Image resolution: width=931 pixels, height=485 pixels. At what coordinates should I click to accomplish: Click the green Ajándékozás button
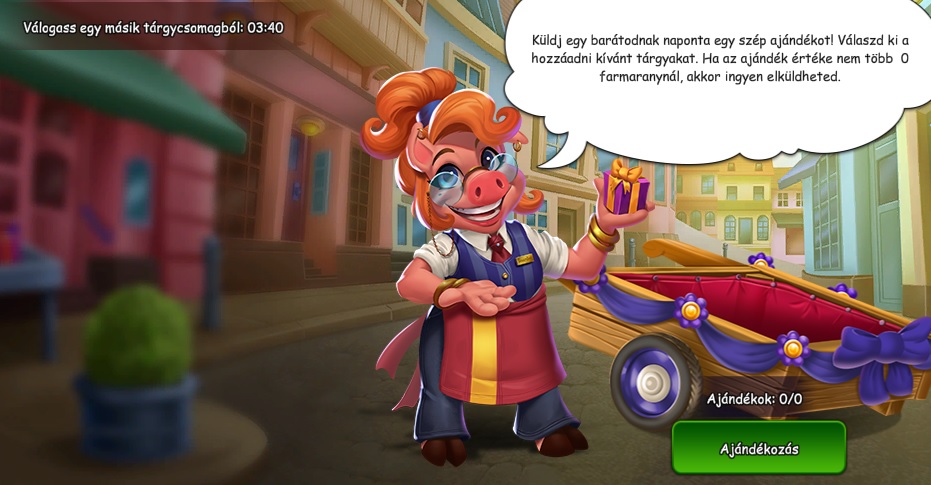pyautogui.click(x=758, y=448)
